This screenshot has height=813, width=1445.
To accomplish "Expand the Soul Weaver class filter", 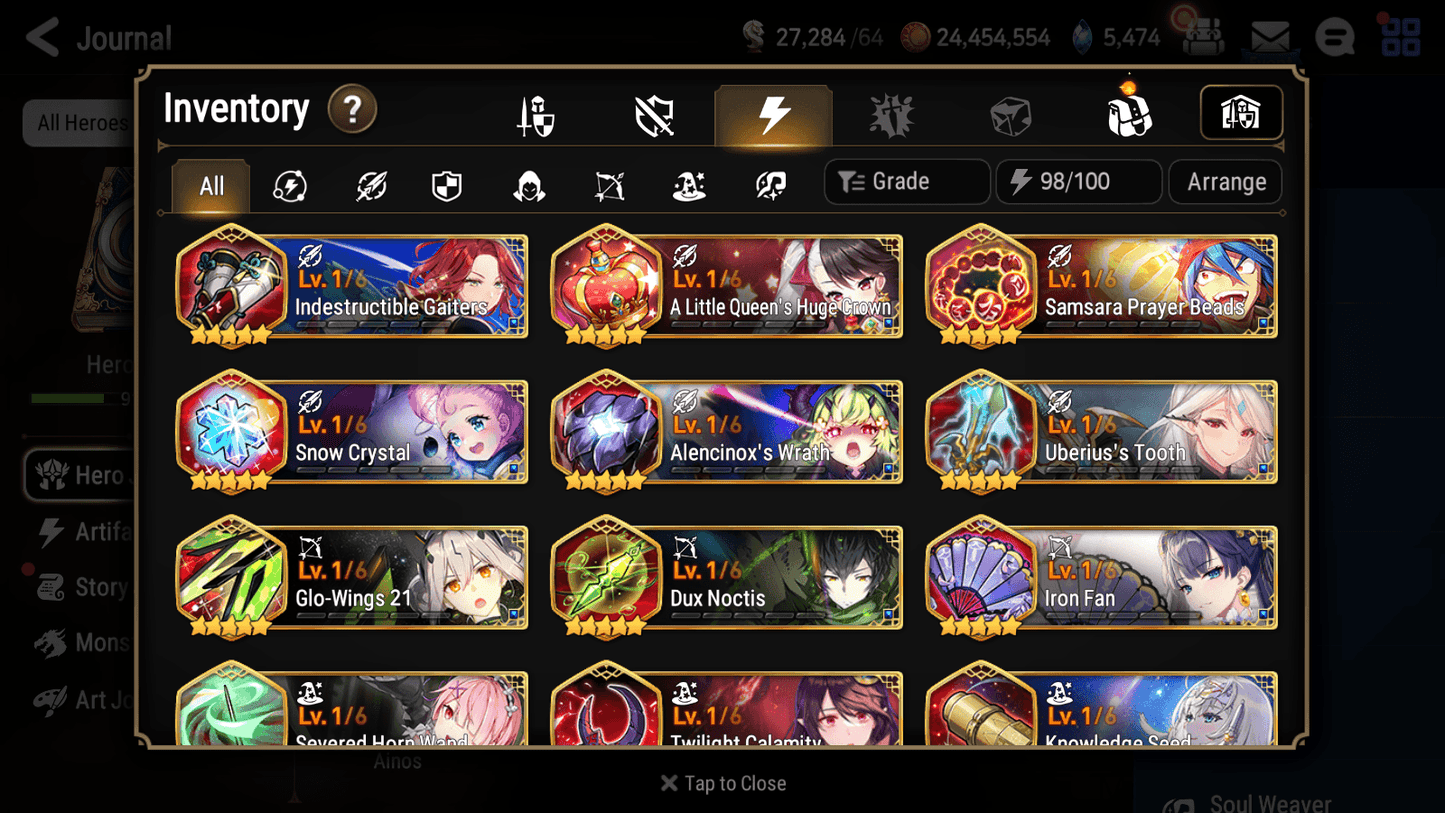I will click(769, 185).
